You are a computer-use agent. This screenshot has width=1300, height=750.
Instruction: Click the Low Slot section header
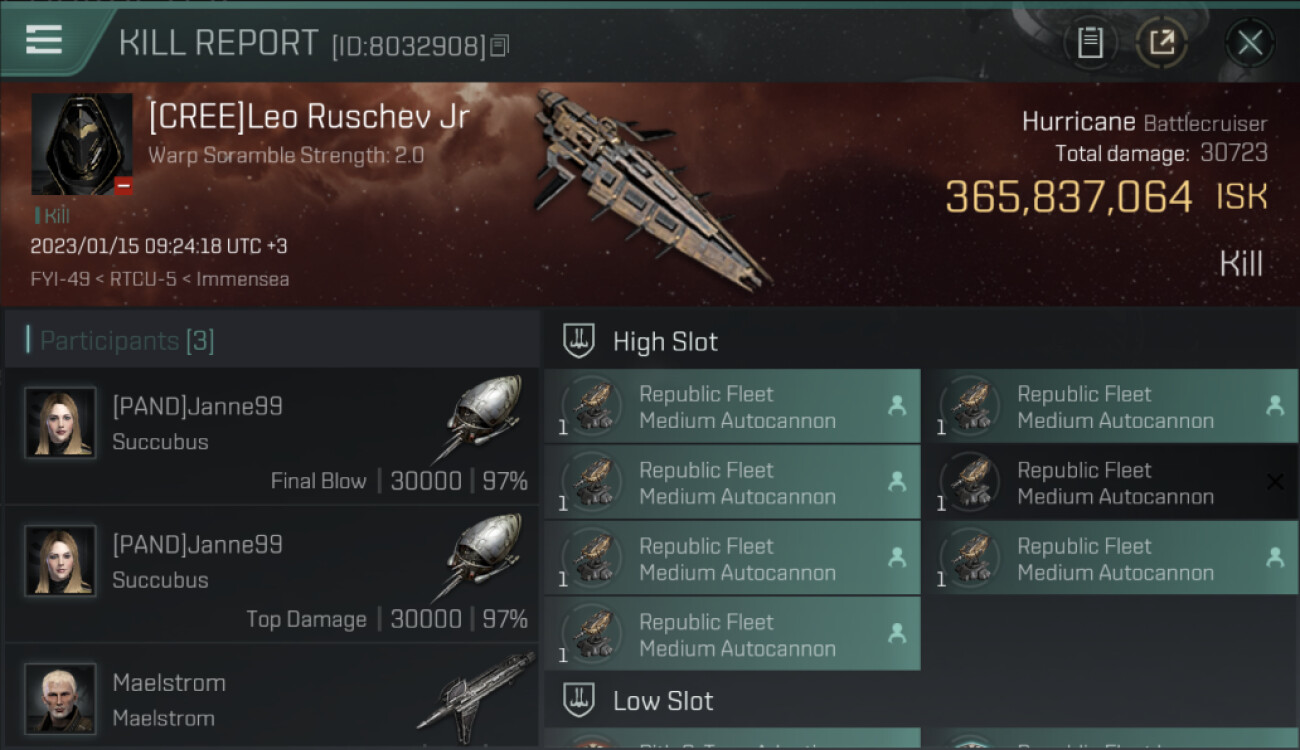663,701
